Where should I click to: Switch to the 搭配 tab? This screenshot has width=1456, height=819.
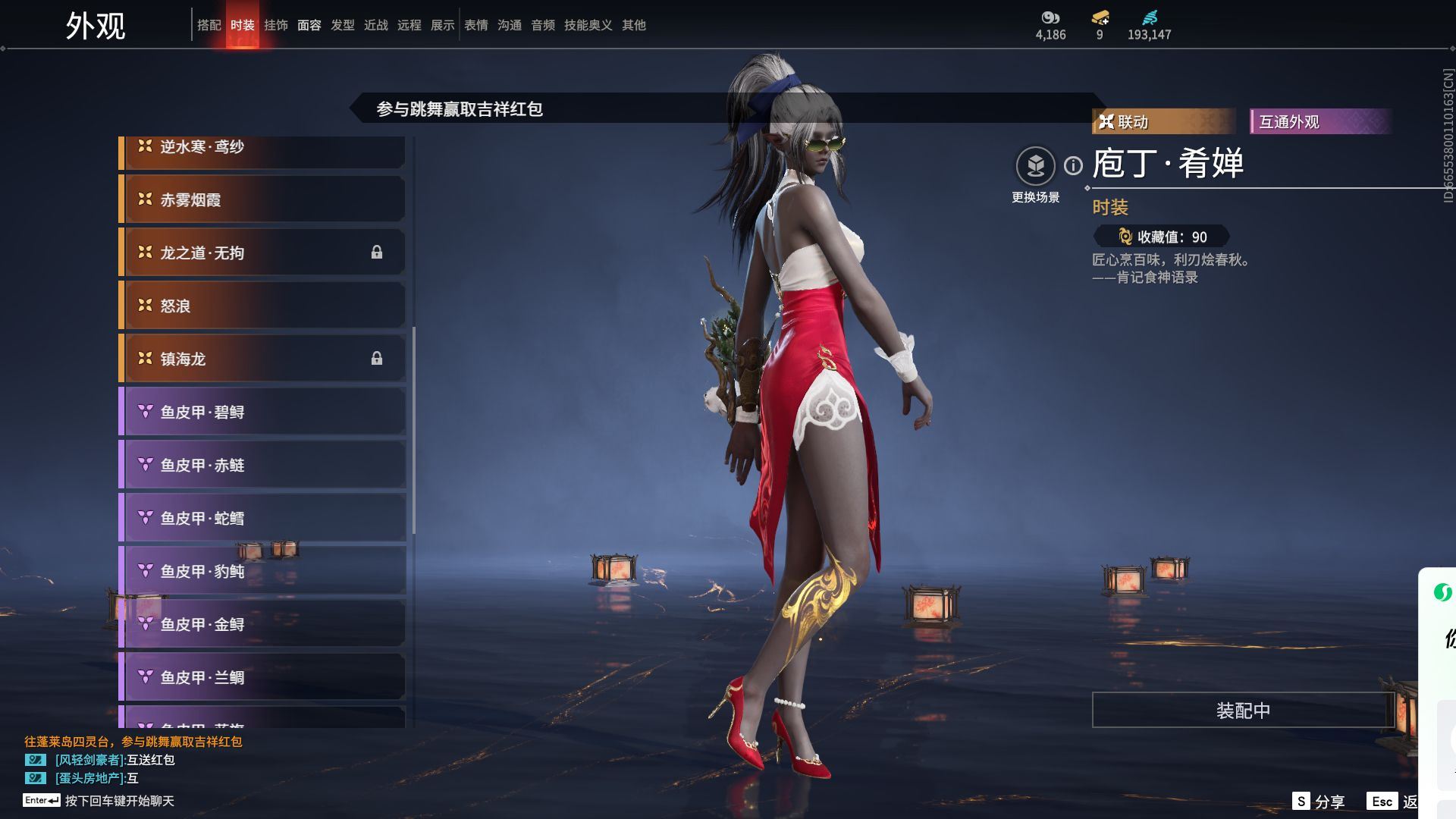pos(209,25)
